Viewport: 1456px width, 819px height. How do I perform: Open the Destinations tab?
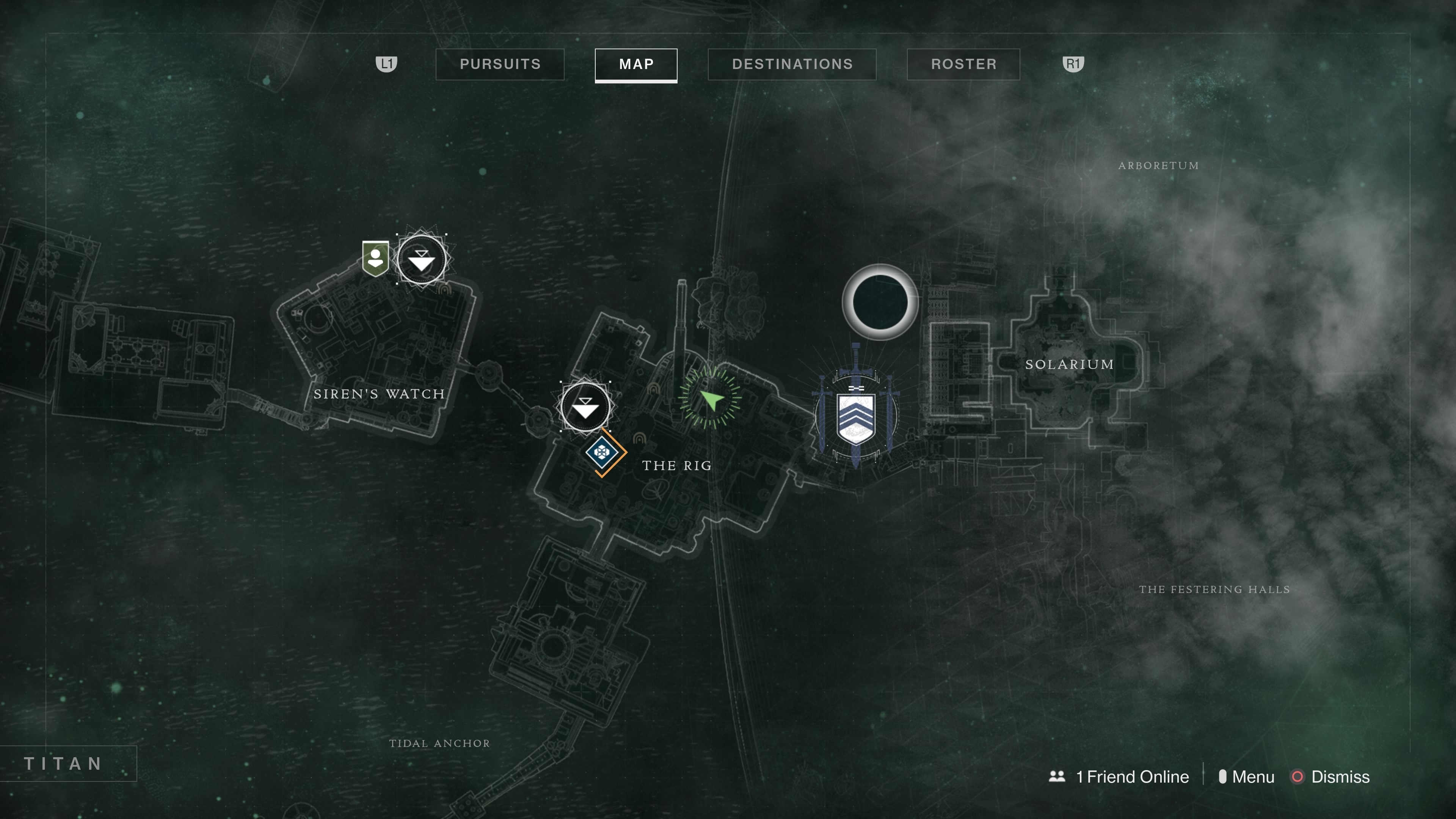click(792, 64)
